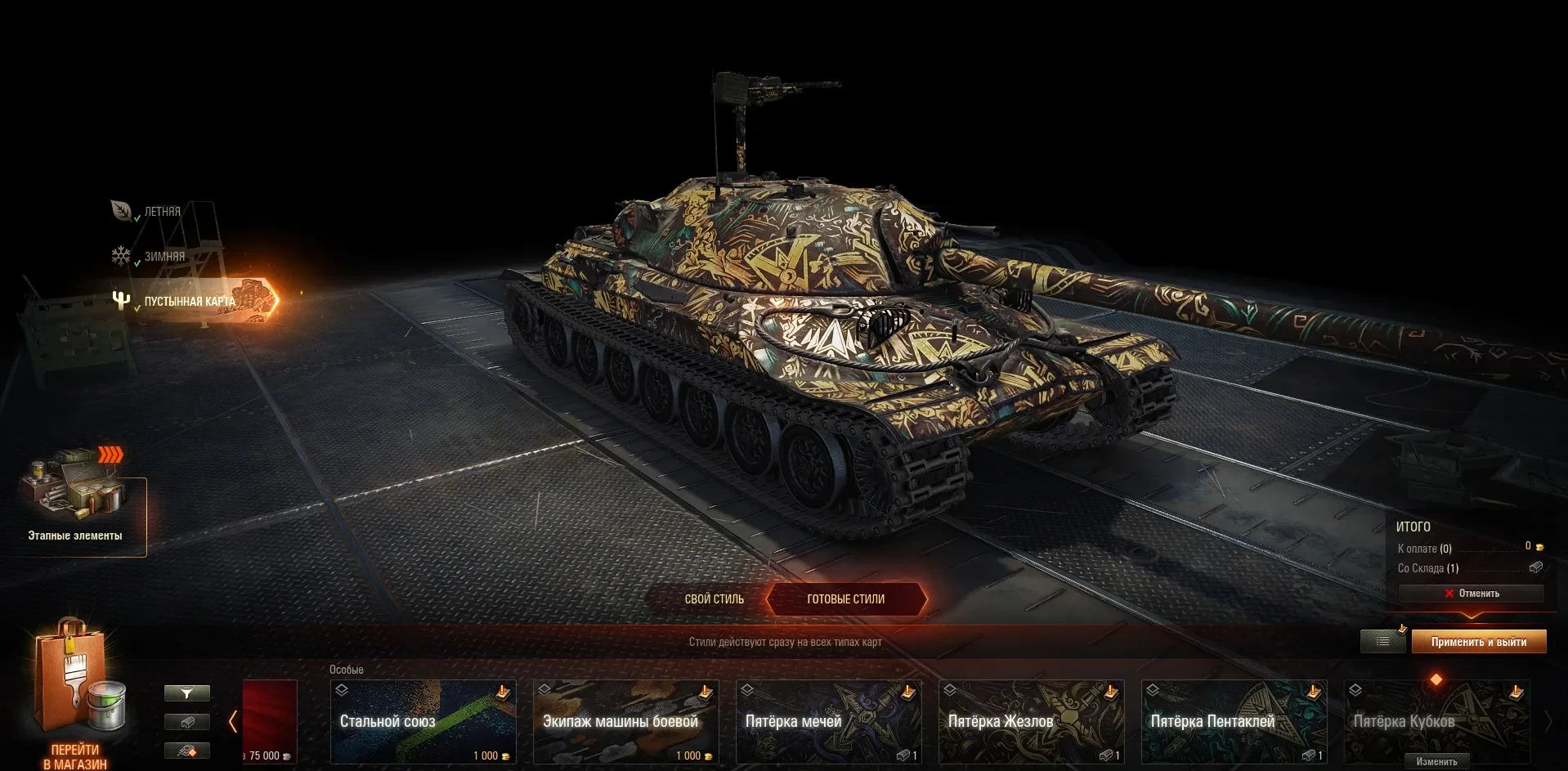
Task: Open the funnel filter button
Action: [x=187, y=693]
